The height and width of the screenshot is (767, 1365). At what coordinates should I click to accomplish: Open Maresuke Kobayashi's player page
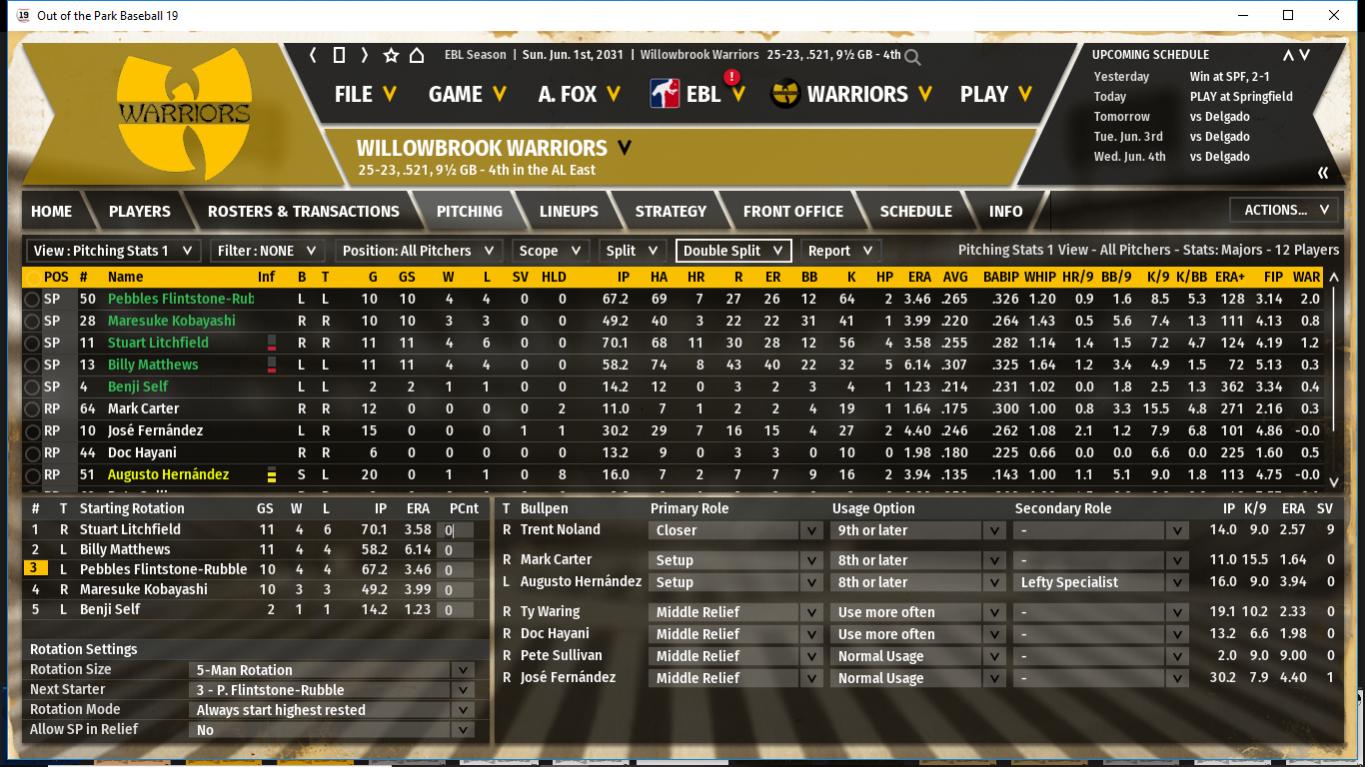pyautogui.click(x=171, y=321)
